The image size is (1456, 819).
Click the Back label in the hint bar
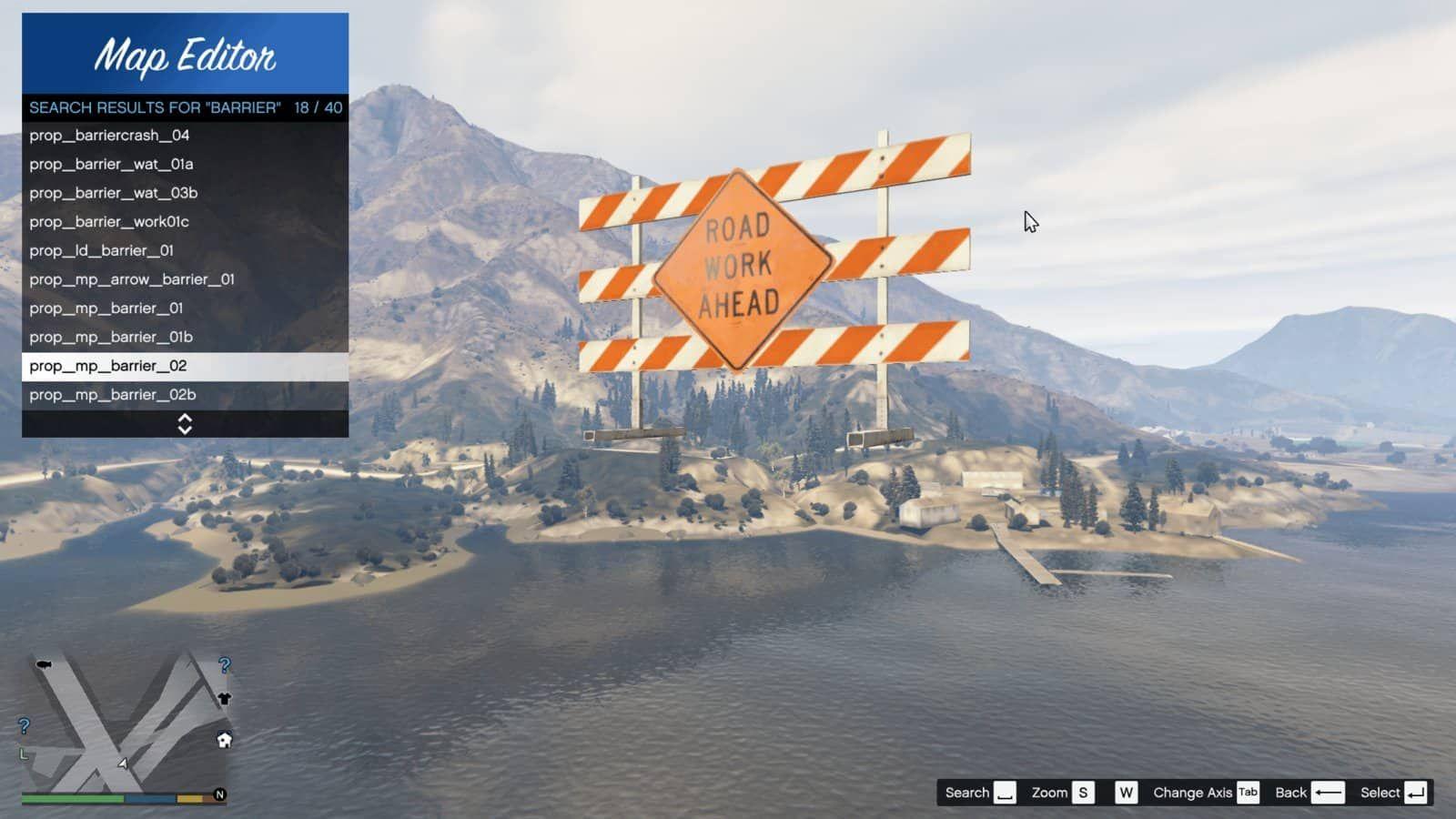pos(1291,792)
